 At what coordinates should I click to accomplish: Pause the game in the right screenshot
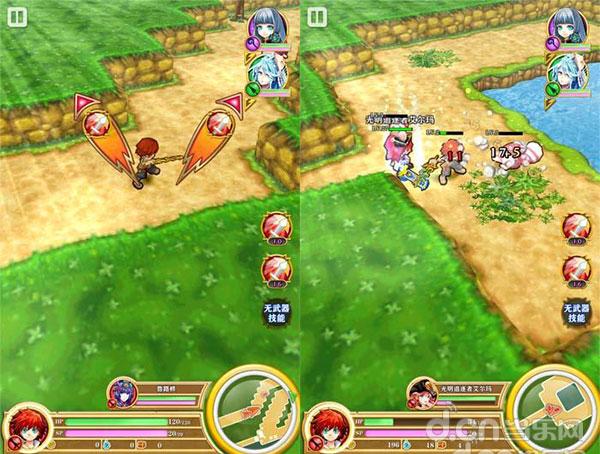(x=318, y=17)
